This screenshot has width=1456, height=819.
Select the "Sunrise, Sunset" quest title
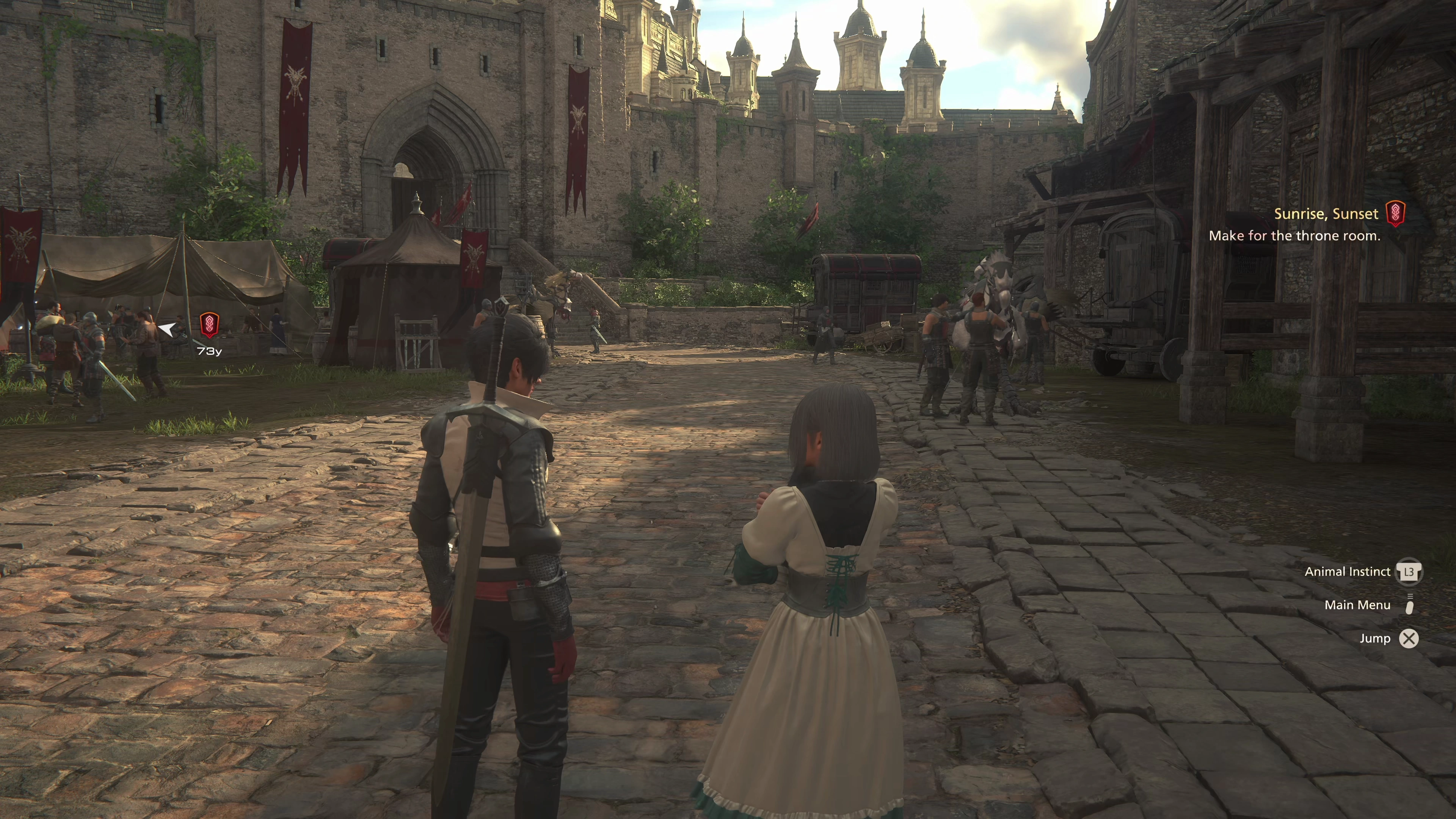[1326, 213]
